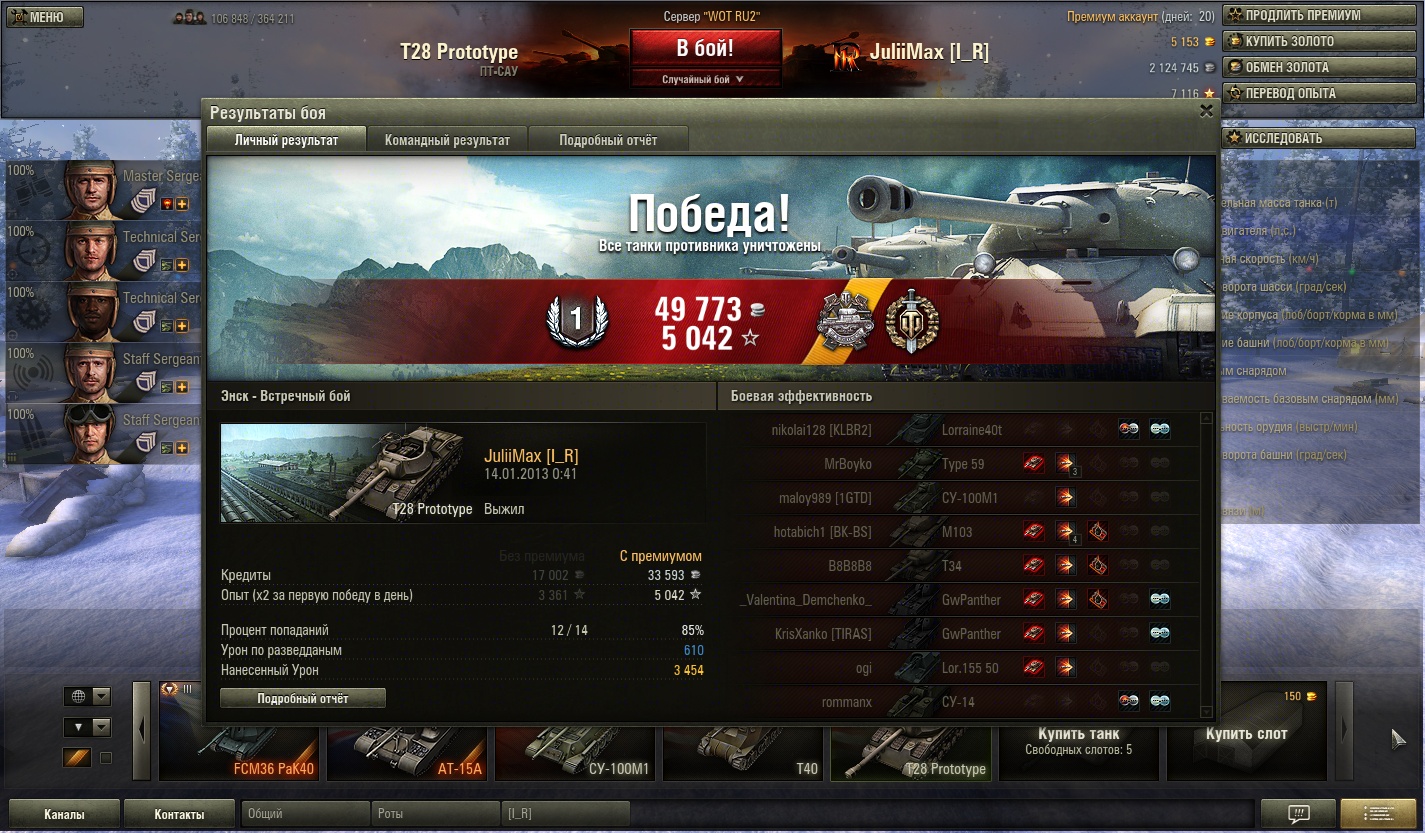Click the Подробный отчёт button below stats
This screenshot has height=833, width=1425.
(x=302, y=699)
